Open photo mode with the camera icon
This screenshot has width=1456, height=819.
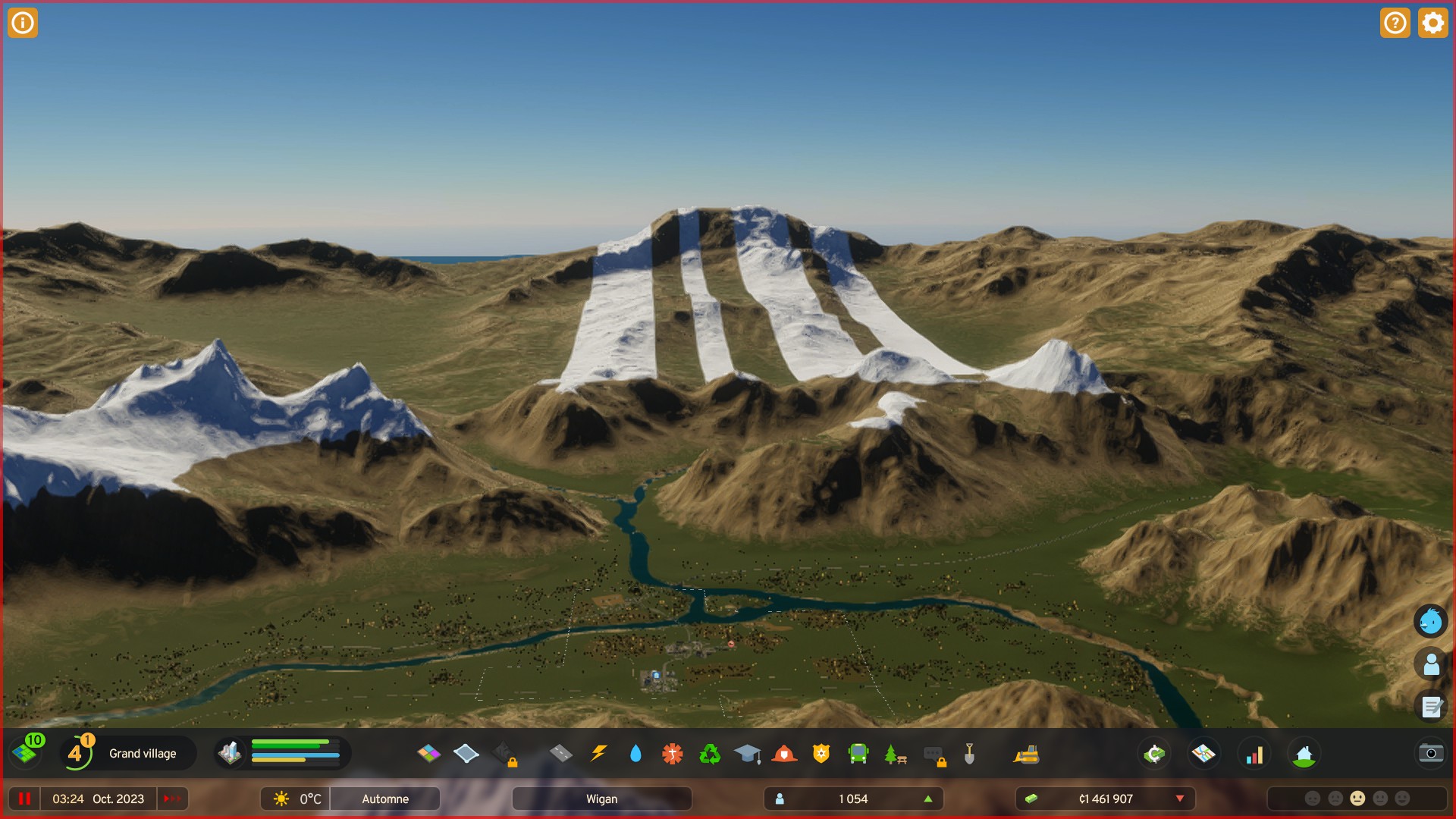(x=1430, y=754)
